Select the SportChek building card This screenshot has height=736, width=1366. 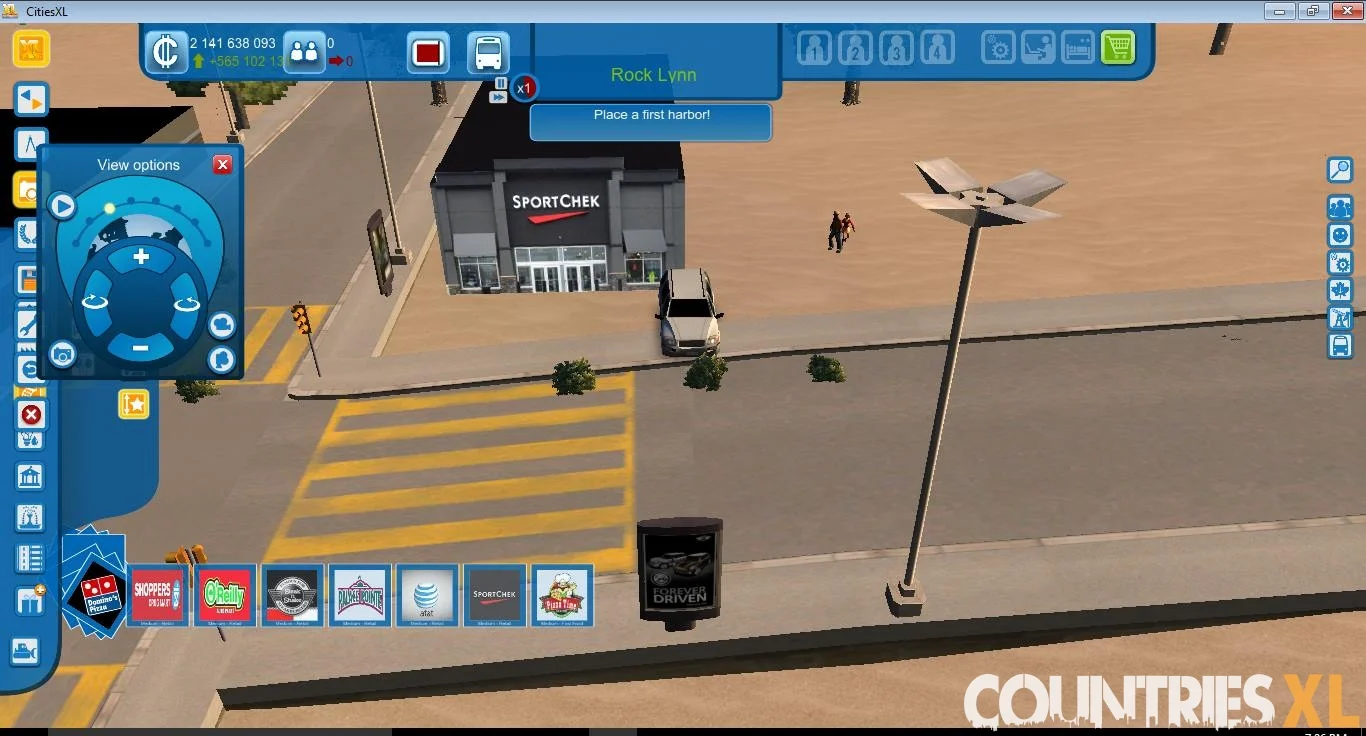coord(495,596)
